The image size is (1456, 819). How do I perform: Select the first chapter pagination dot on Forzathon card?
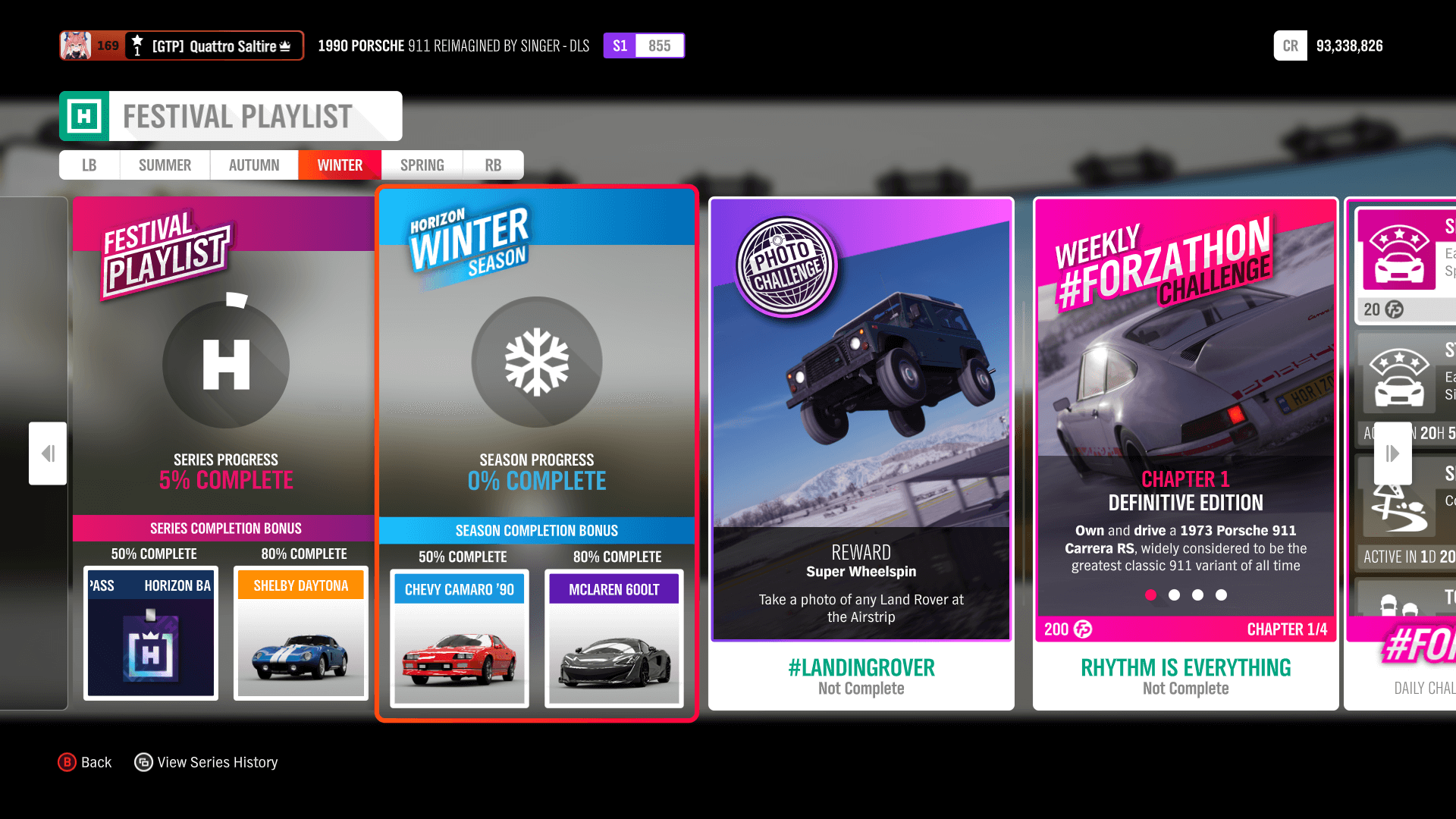point(1150,595)
